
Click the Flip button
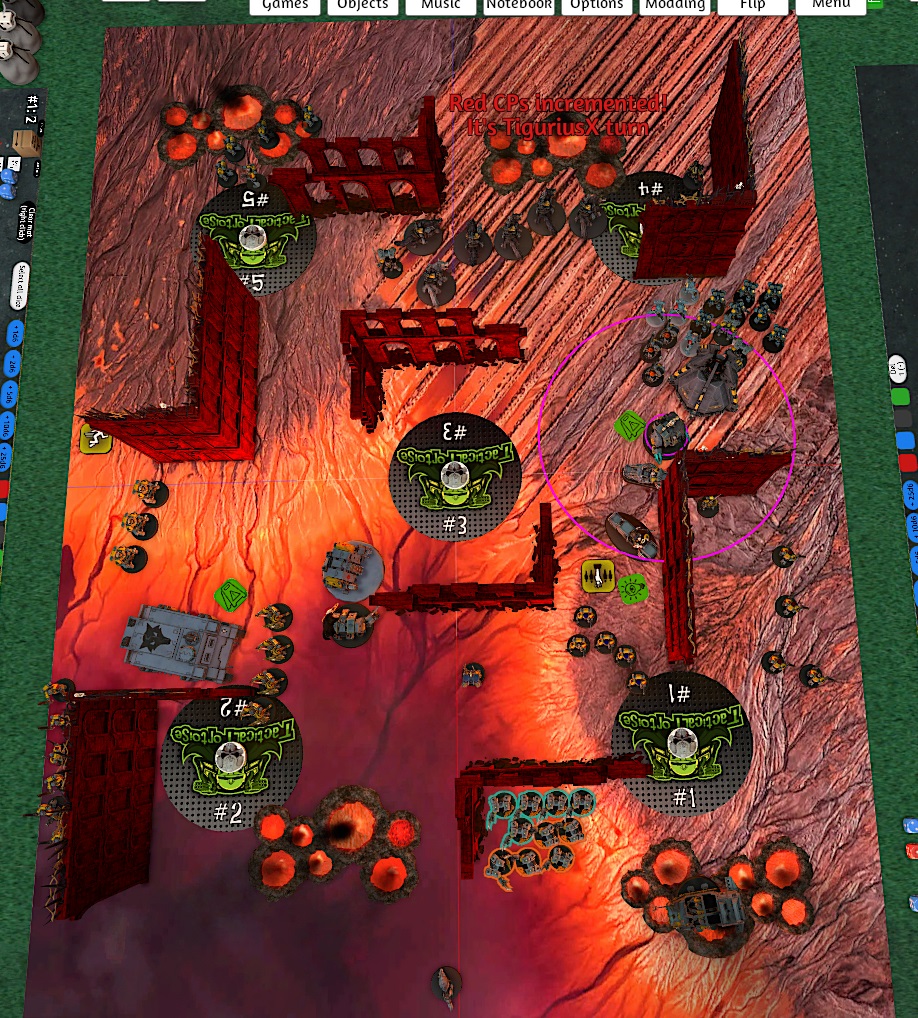(752, 5)
